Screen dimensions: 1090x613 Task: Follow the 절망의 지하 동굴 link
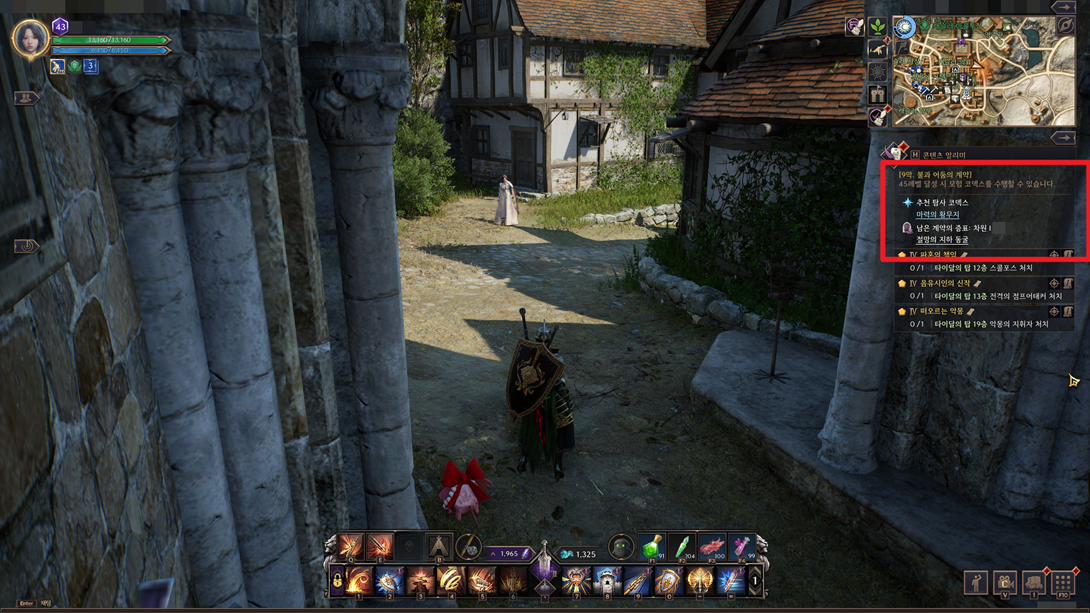coord(942,240)
